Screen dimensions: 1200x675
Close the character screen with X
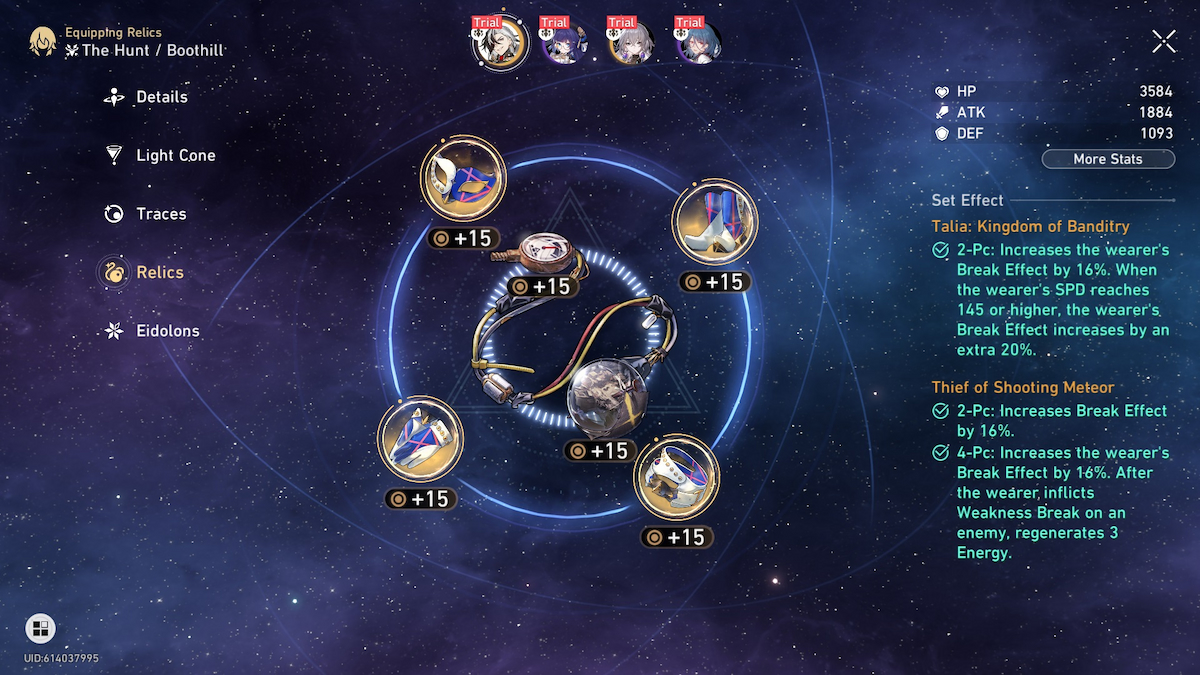point(1163,41)
